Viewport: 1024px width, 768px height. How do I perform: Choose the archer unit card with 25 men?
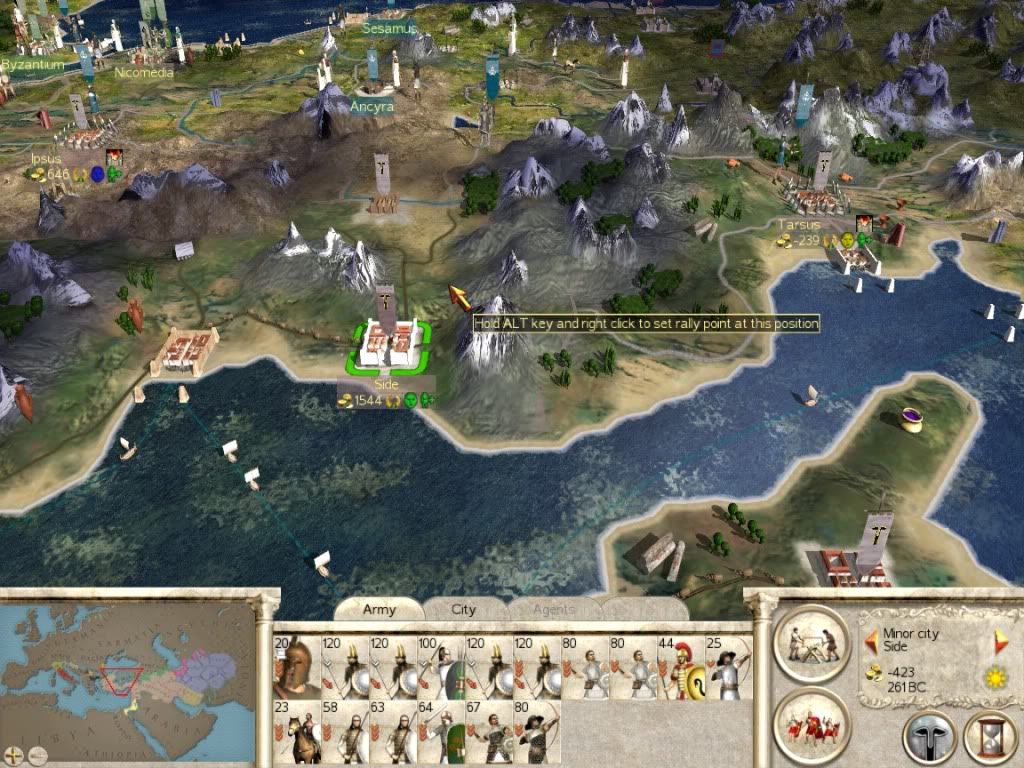point(729,668)
